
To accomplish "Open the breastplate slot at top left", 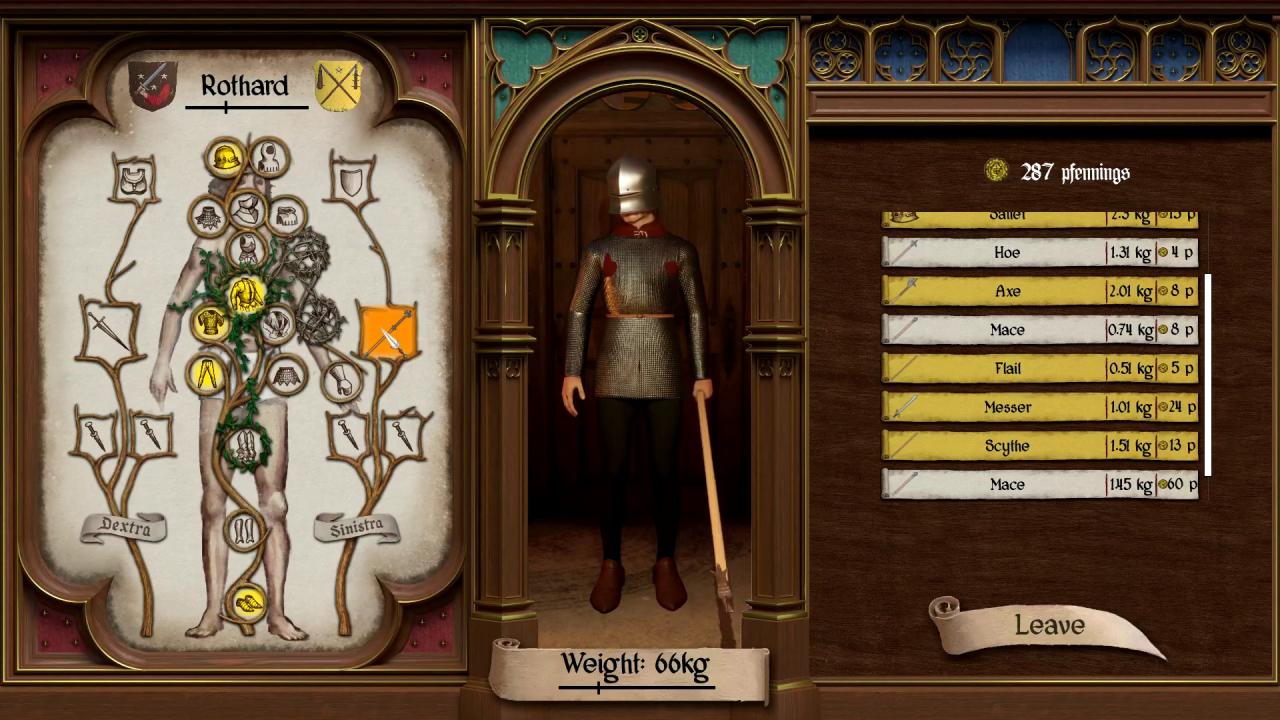I will (x=133, y=181).
